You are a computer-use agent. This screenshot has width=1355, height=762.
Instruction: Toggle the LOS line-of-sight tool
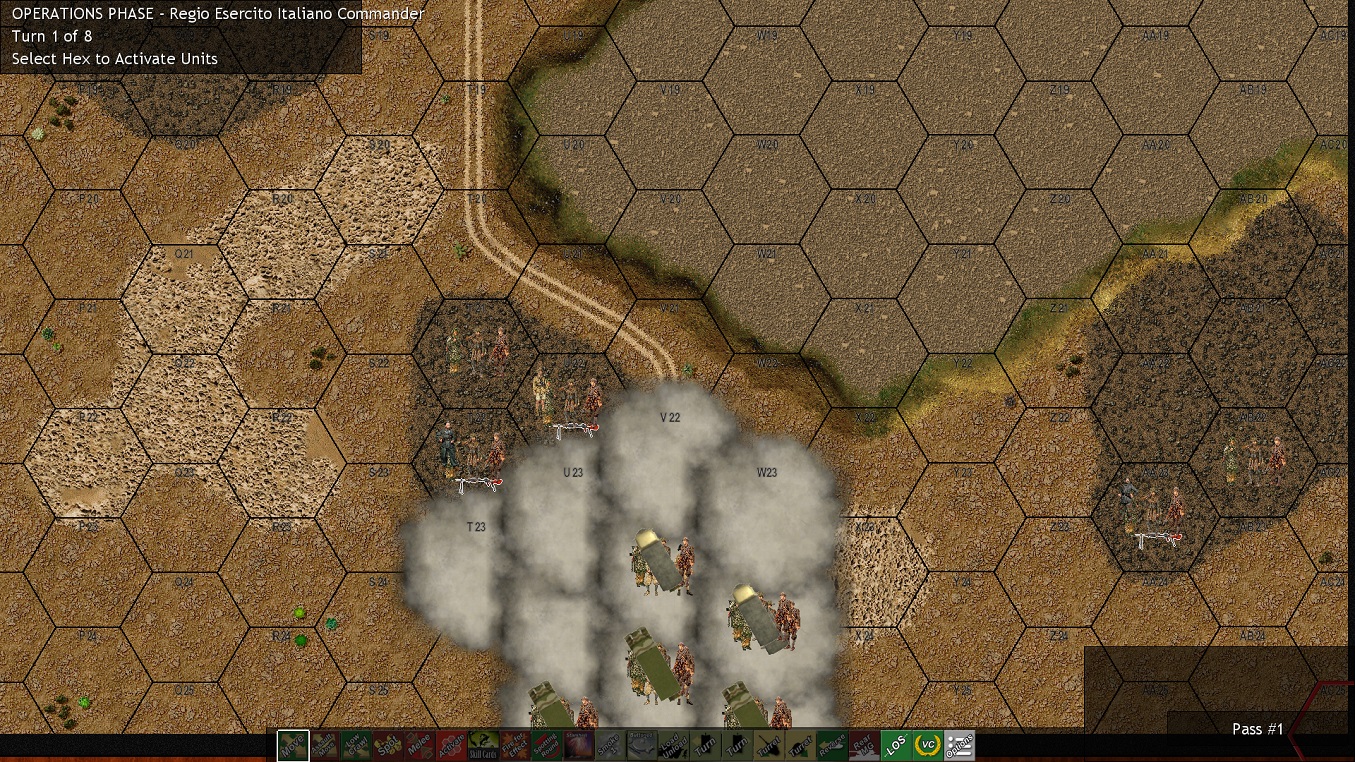pyautogui.click(x=896, y=745)
